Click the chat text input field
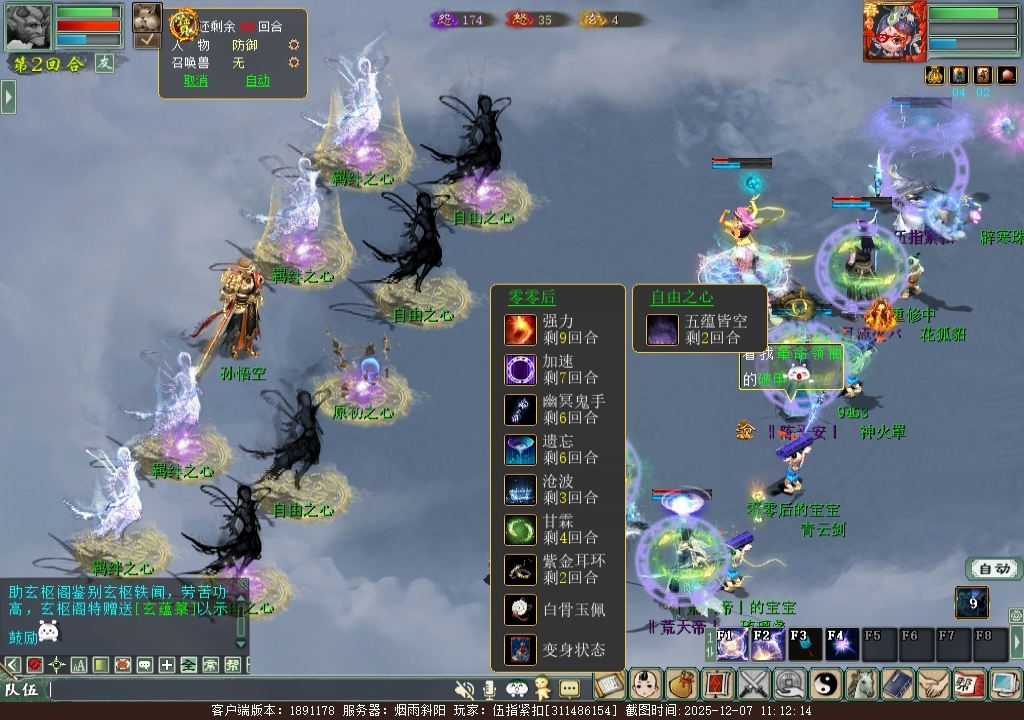This screenshot has width=1024, height=720. (x=250, y=689)
